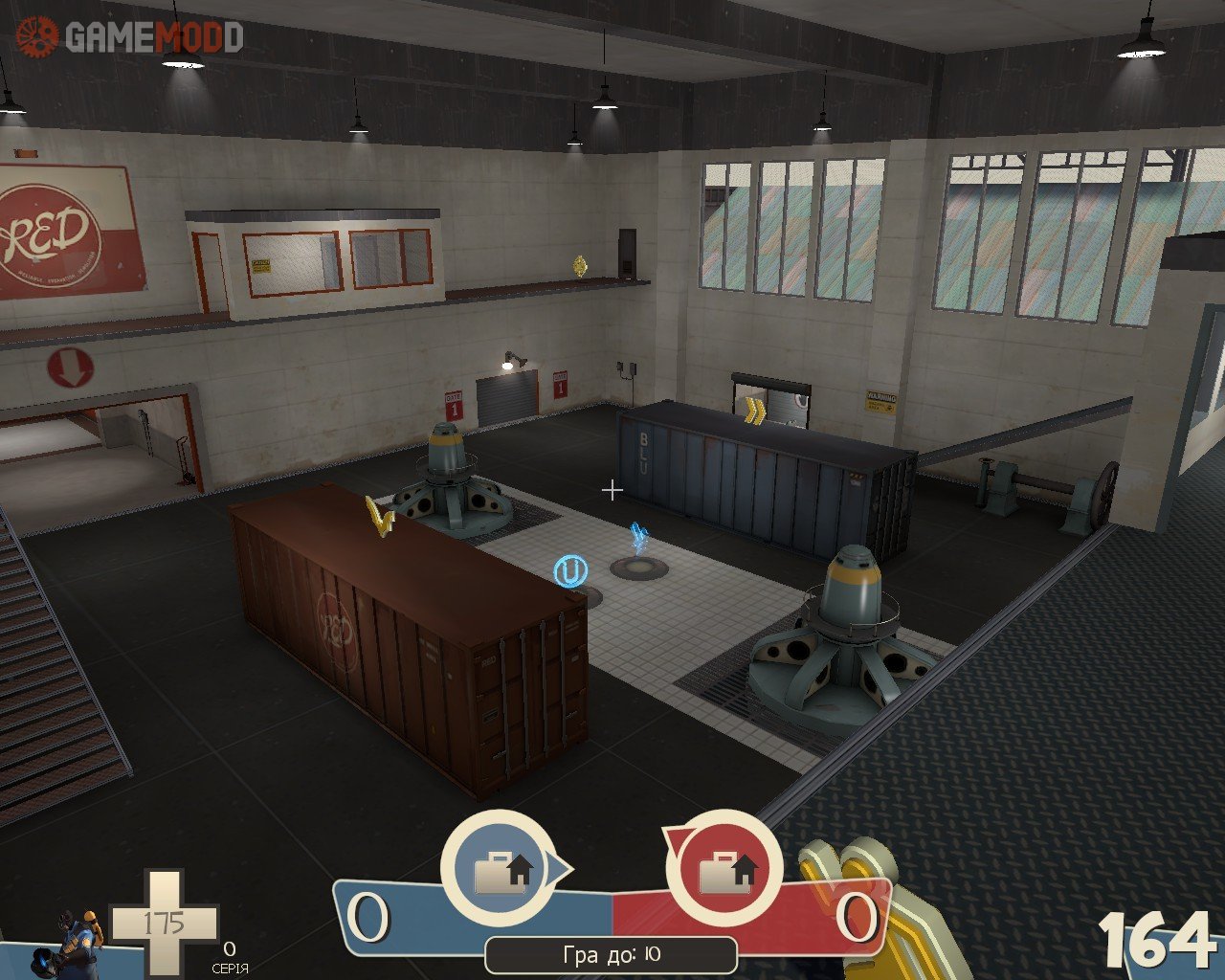Open the GameModd watermark logo
Image resolution: width=1225 pixels, height=980 pixels.
pos(129,36)
